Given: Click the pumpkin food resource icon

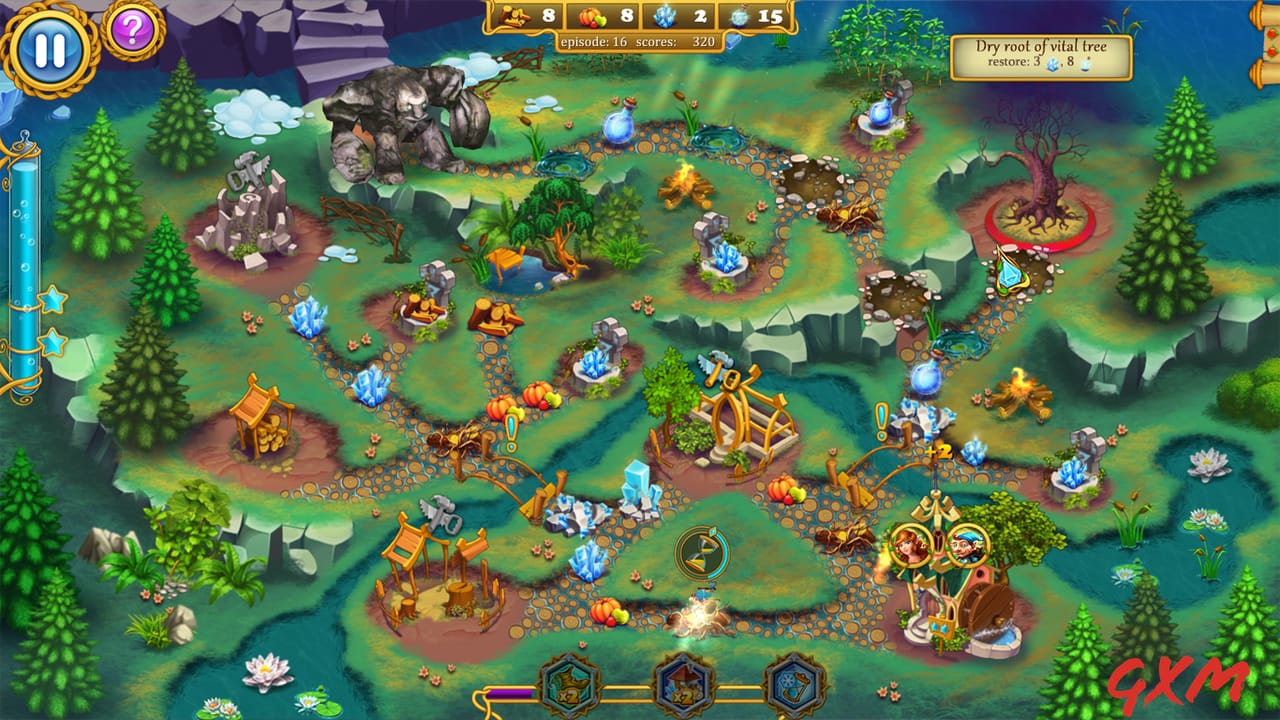Looking at the screenshot, I should pos(592,17).
